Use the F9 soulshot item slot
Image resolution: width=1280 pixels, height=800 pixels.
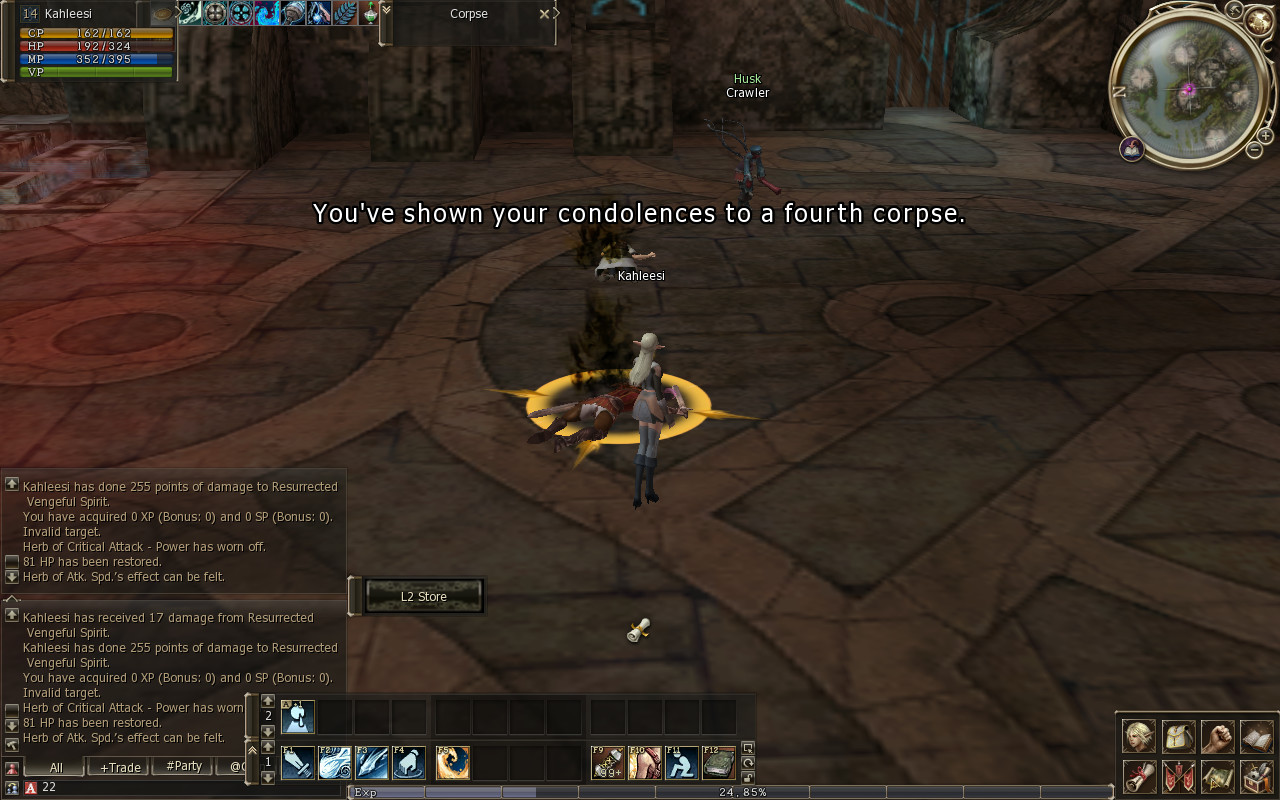608,763
